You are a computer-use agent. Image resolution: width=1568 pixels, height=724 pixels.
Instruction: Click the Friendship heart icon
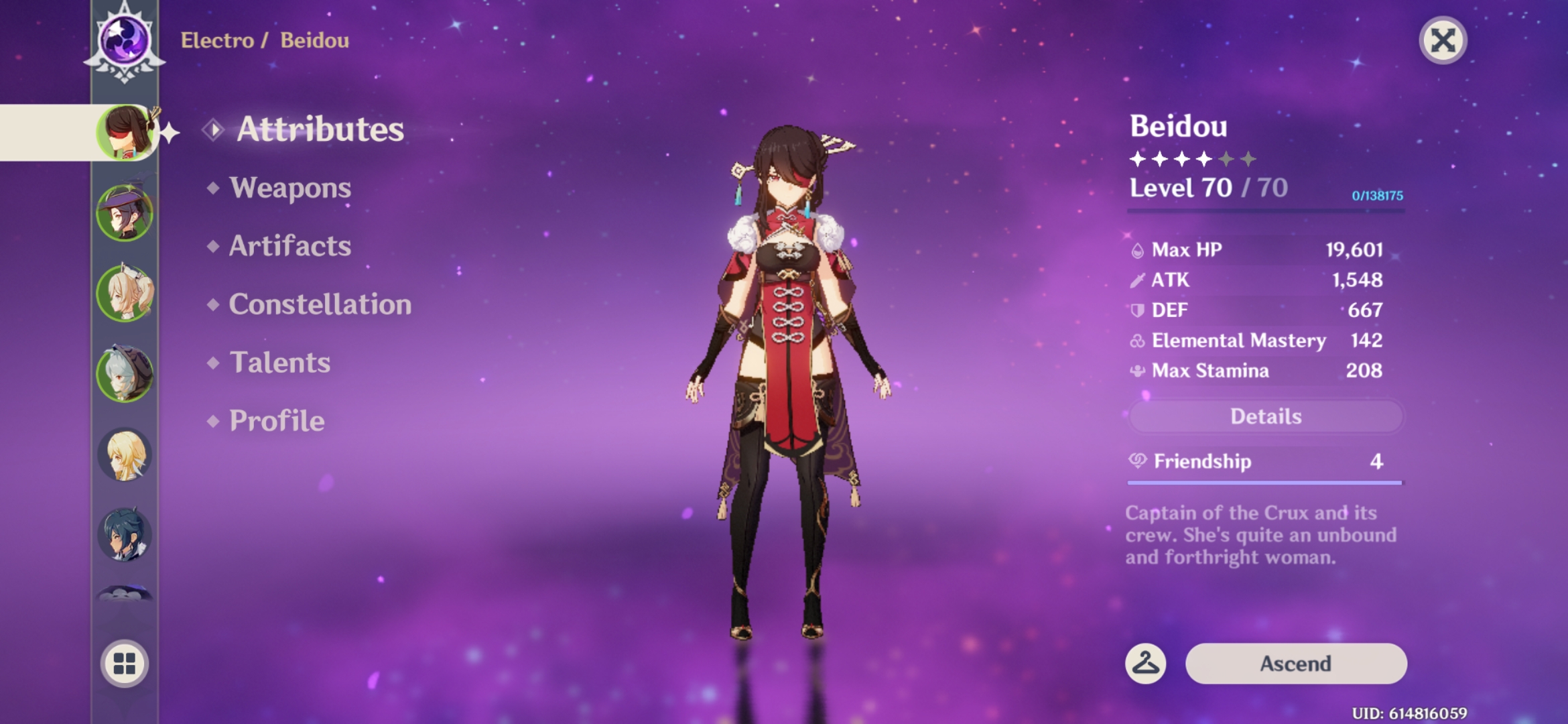click(x=1139, y=461)
